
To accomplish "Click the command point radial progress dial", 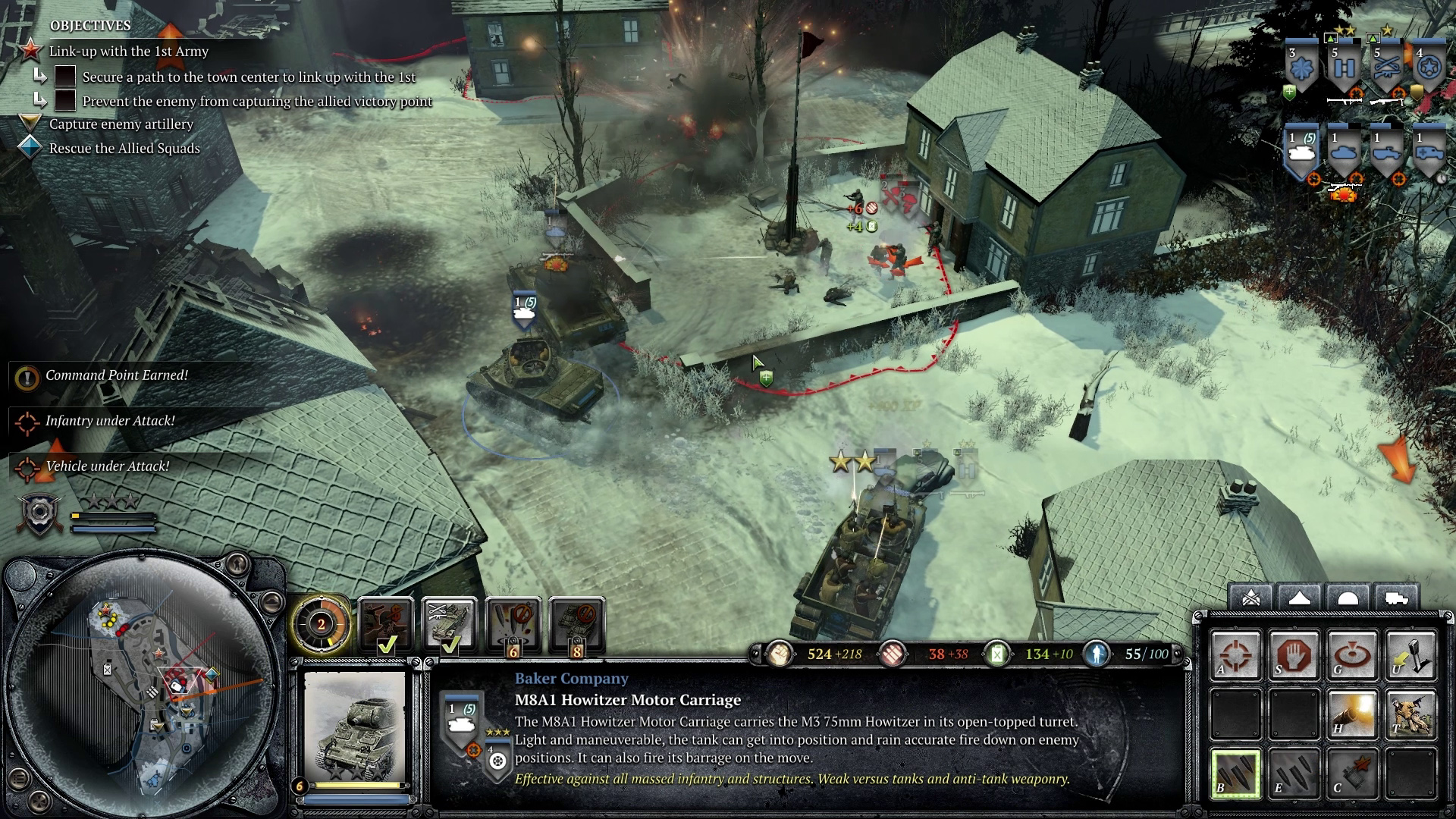I will coord(322,626).
